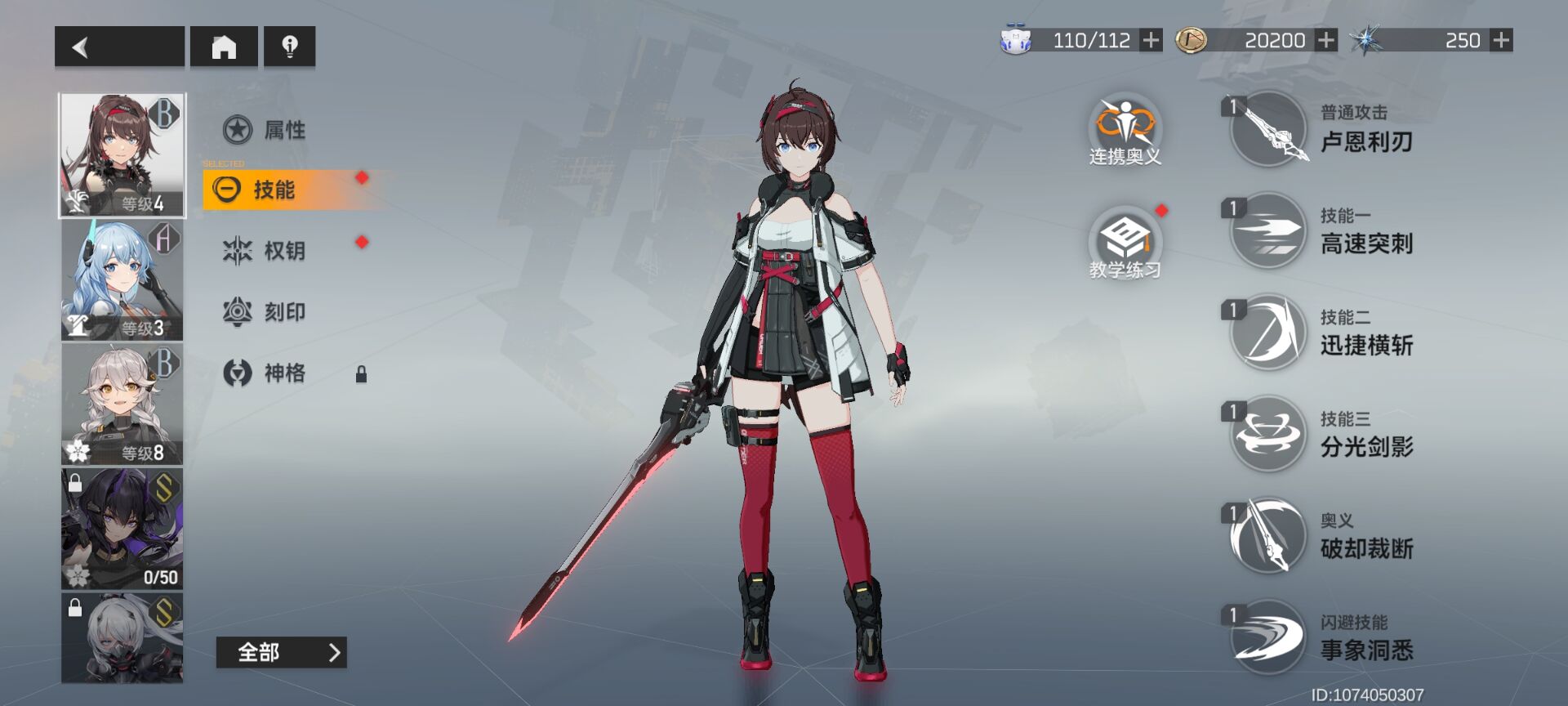1568x706 pixels.
Task: Switch to the 属性 attributes tab
Action: coord(265,129)
